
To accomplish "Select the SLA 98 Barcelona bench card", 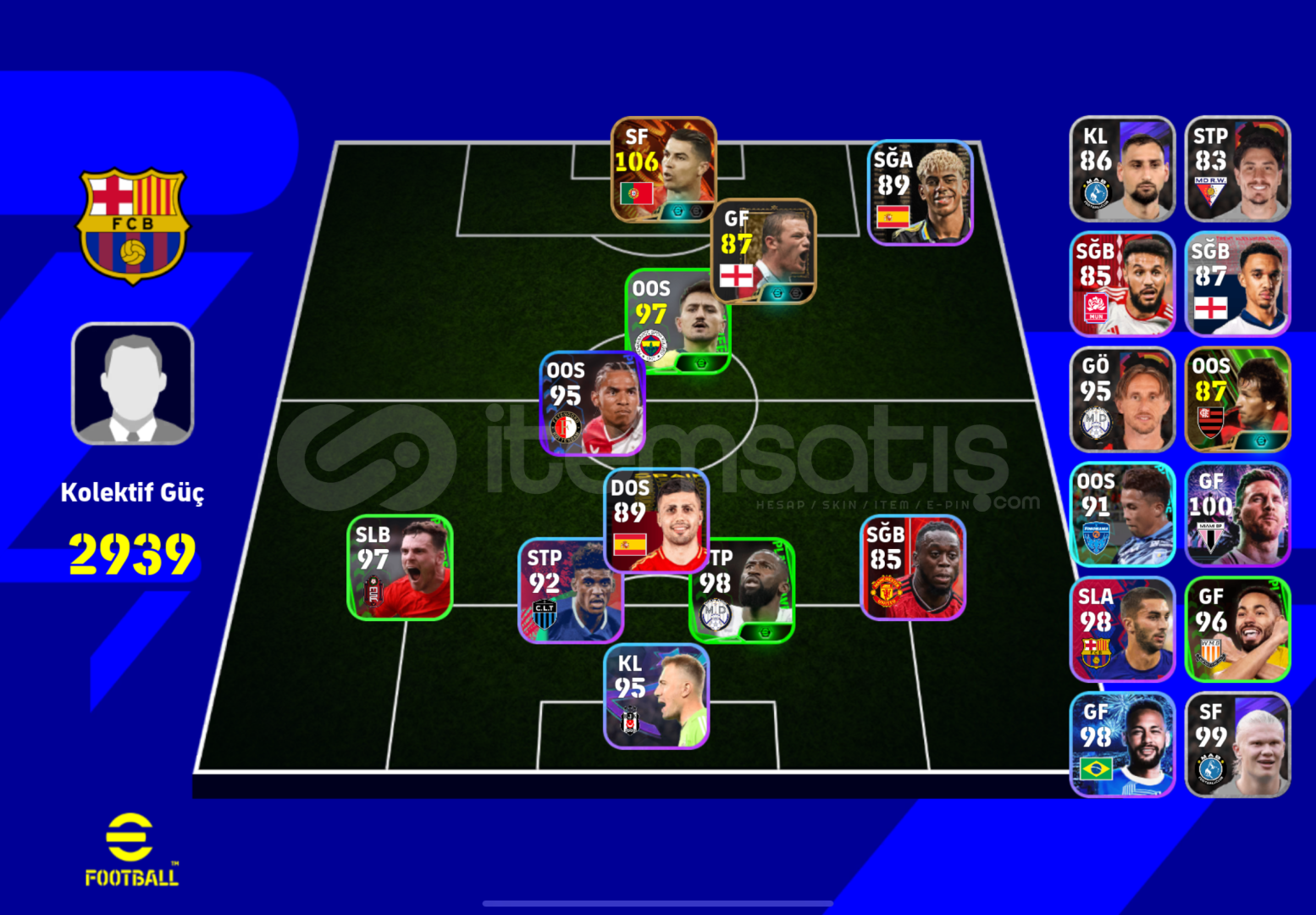I will click(1122, 629).
